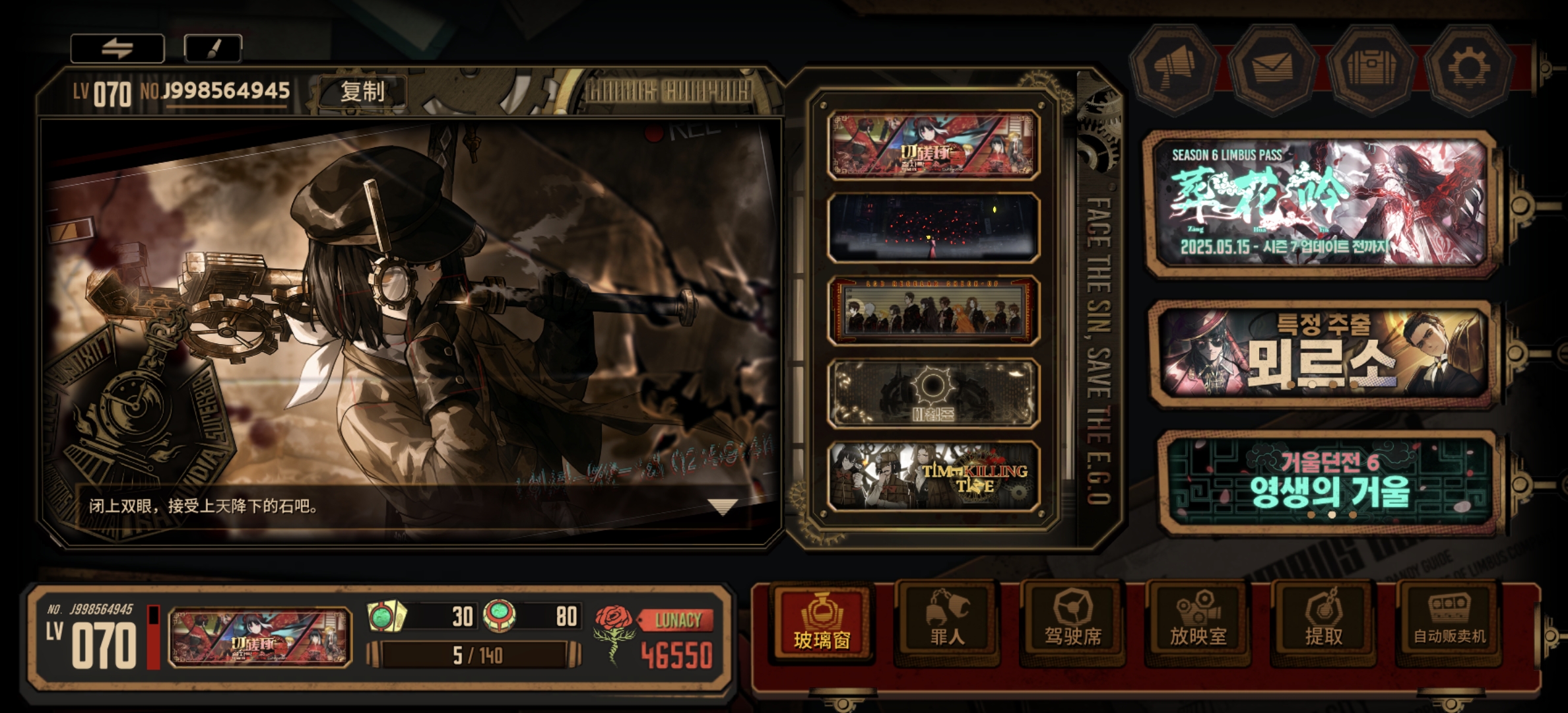
Task: Open the 특정 추출 extraction banner
Action: click(1322, 352)
